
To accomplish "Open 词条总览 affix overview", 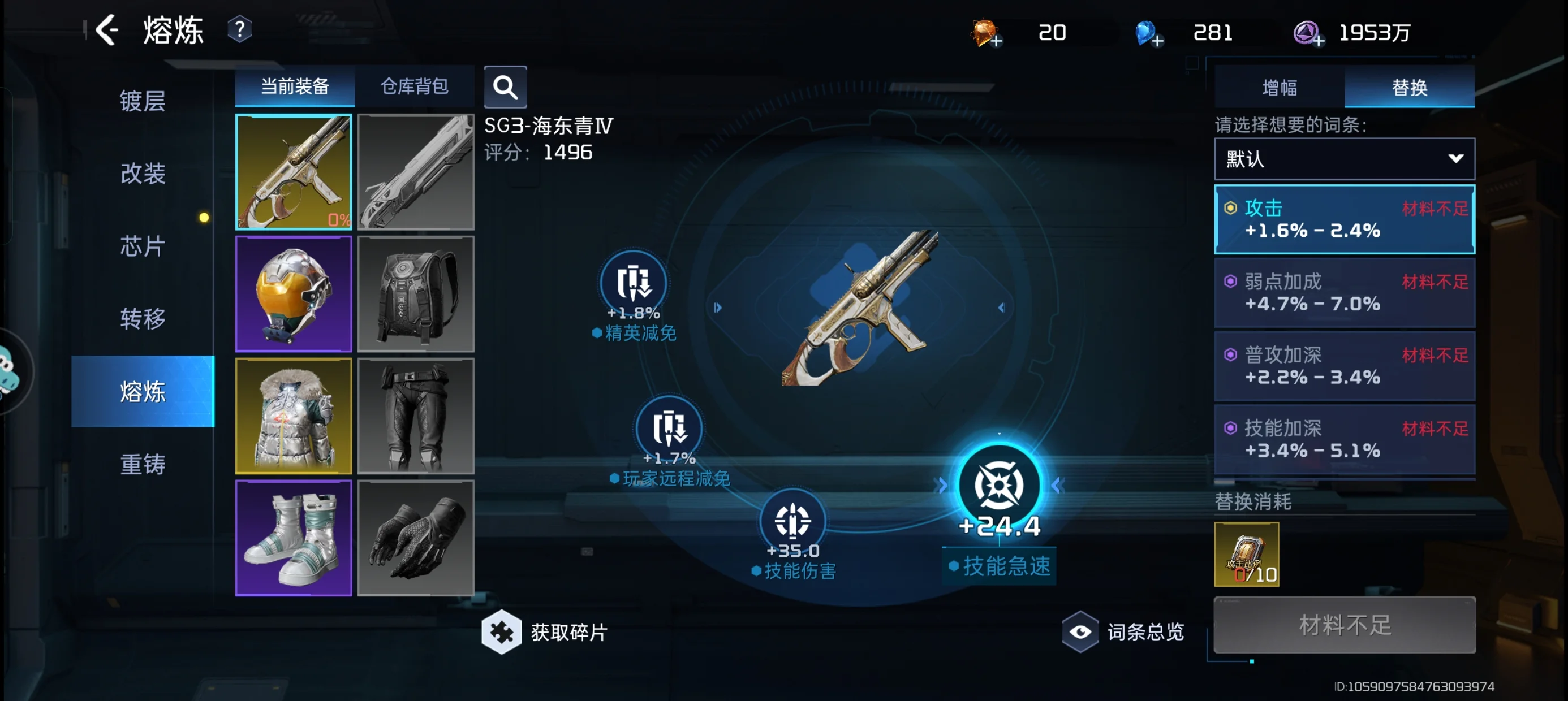I will click(1123, 631).
